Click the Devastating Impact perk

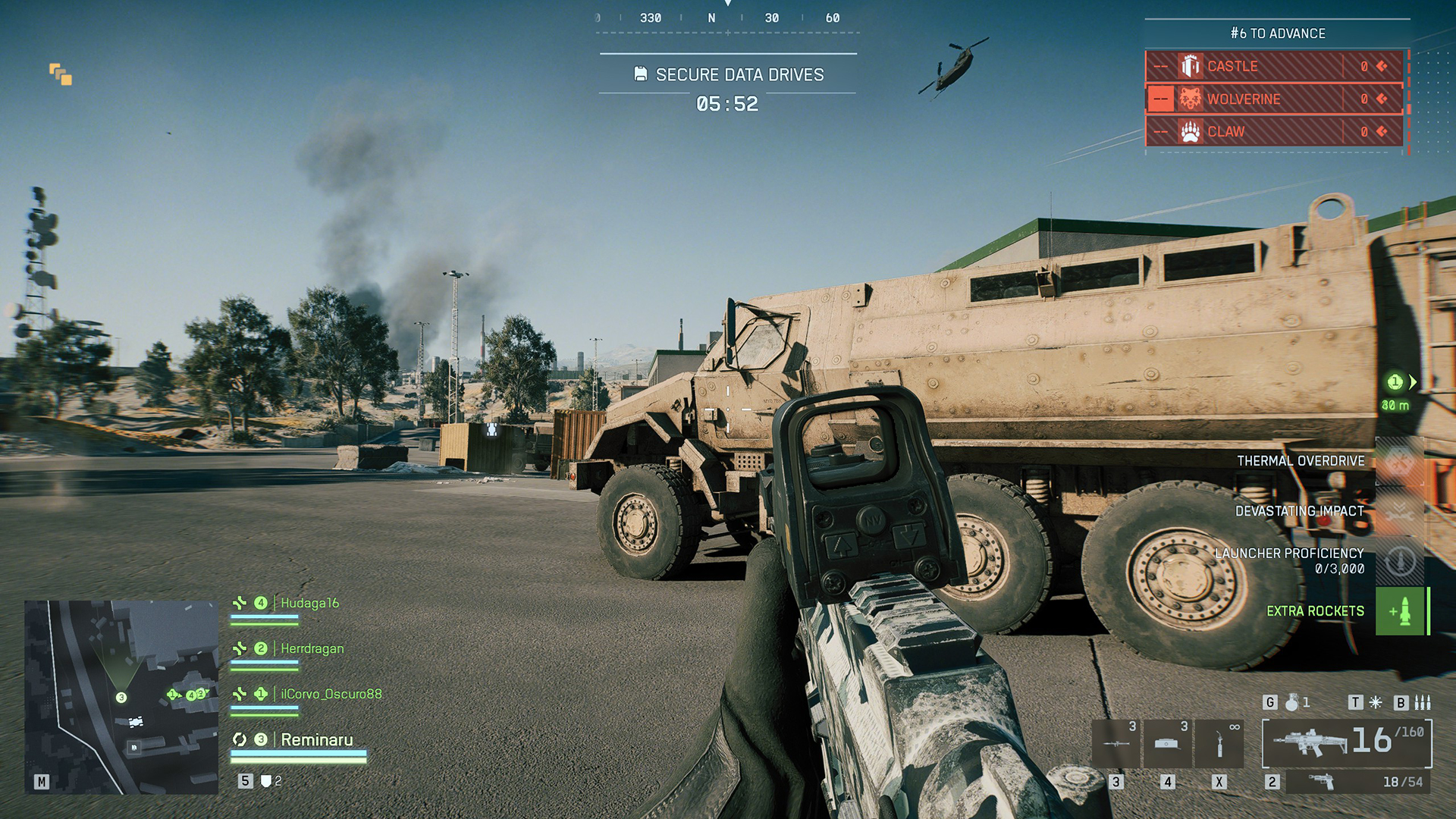1400,511
